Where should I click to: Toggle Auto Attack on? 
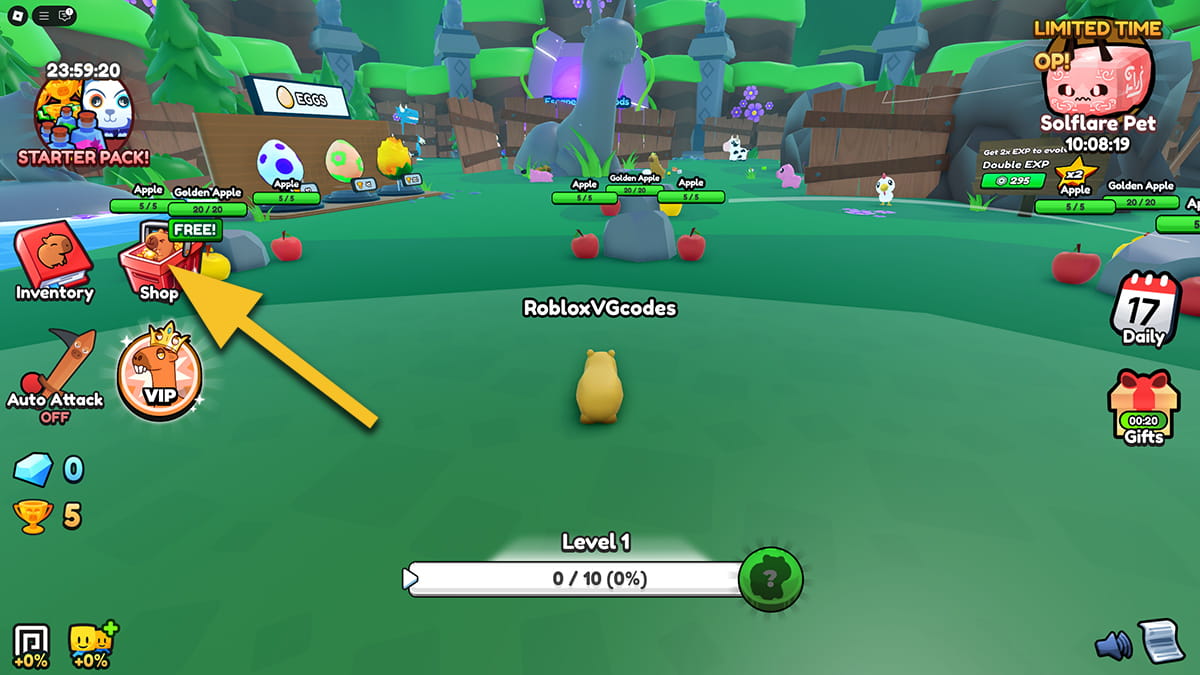click(x=55, y=375)
